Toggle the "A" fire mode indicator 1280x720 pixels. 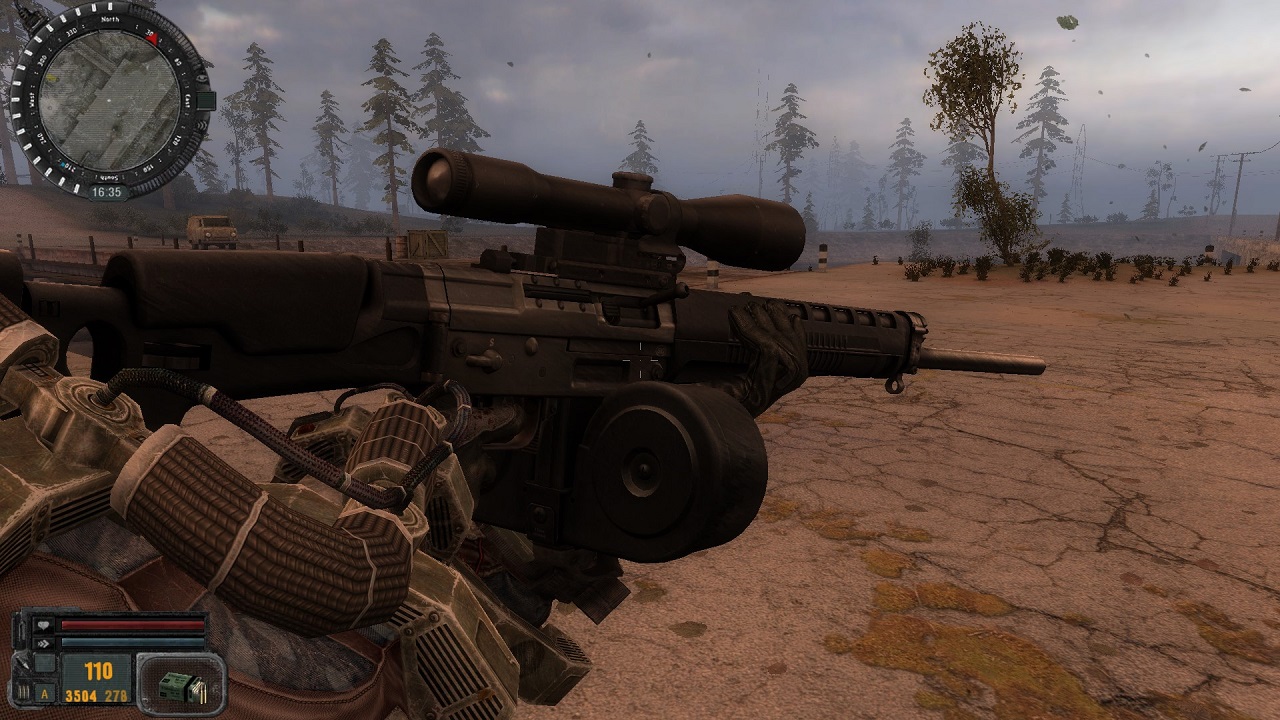coord(44,692)
